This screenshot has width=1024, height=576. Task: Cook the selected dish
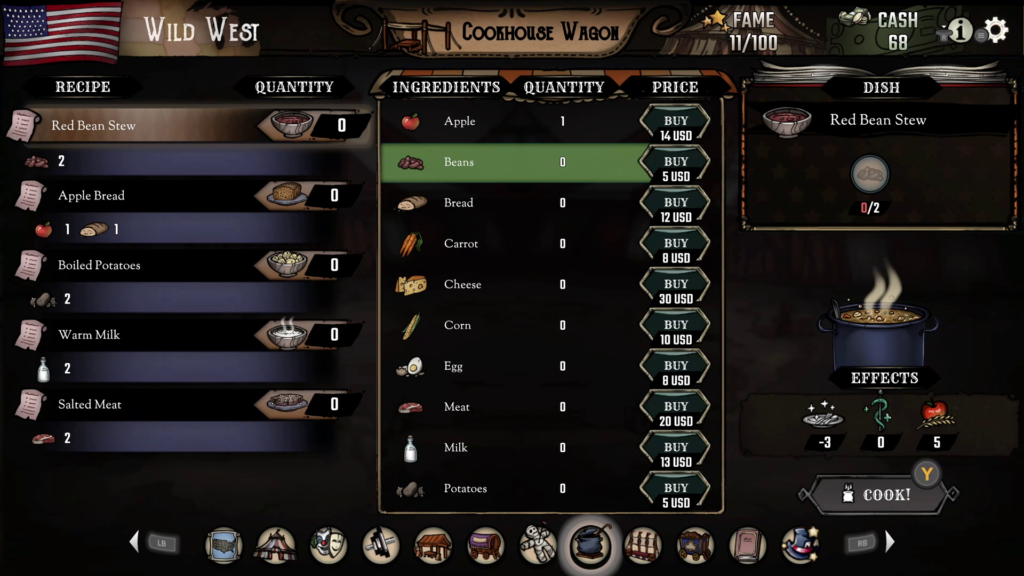878,494
